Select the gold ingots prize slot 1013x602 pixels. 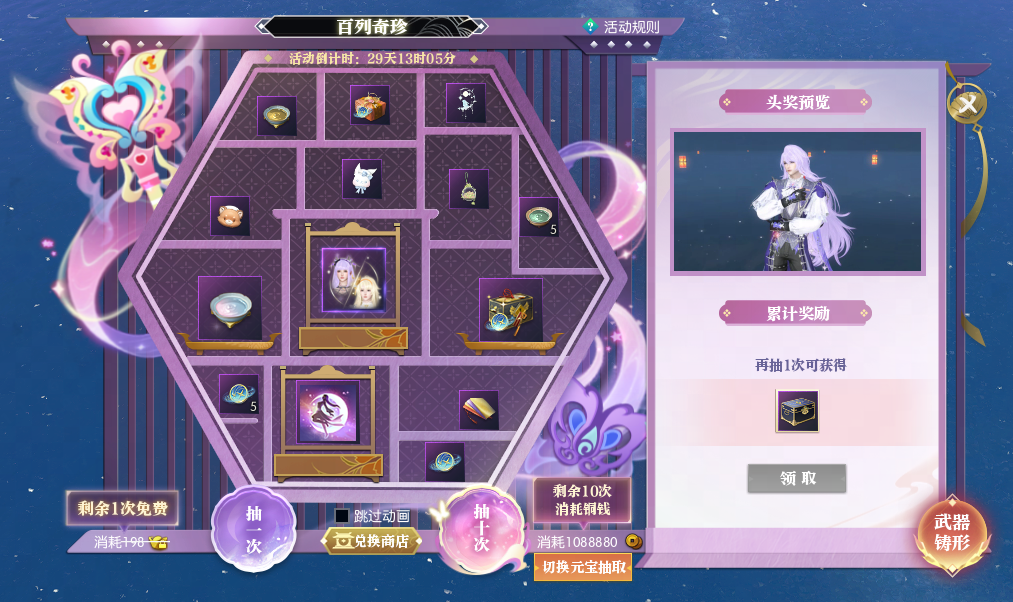point(479,409)
